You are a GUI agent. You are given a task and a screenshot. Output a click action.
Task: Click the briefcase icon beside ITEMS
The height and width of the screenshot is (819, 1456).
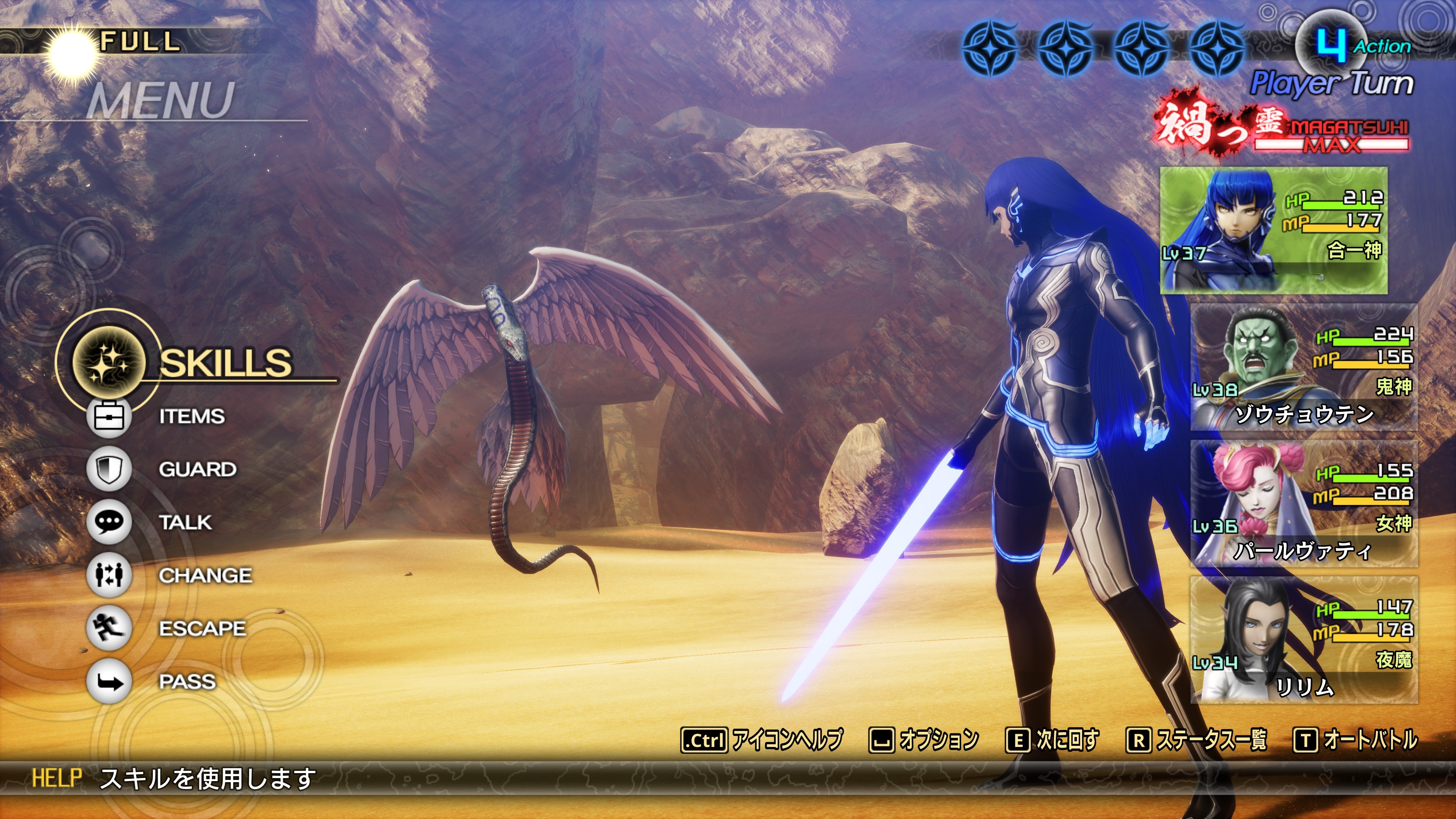(109, 417)
